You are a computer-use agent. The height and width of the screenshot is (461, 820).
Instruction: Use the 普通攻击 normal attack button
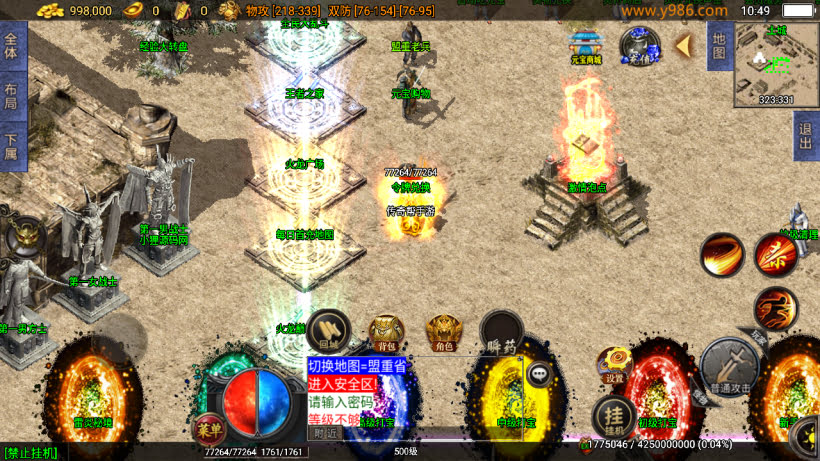pos(733,365)
